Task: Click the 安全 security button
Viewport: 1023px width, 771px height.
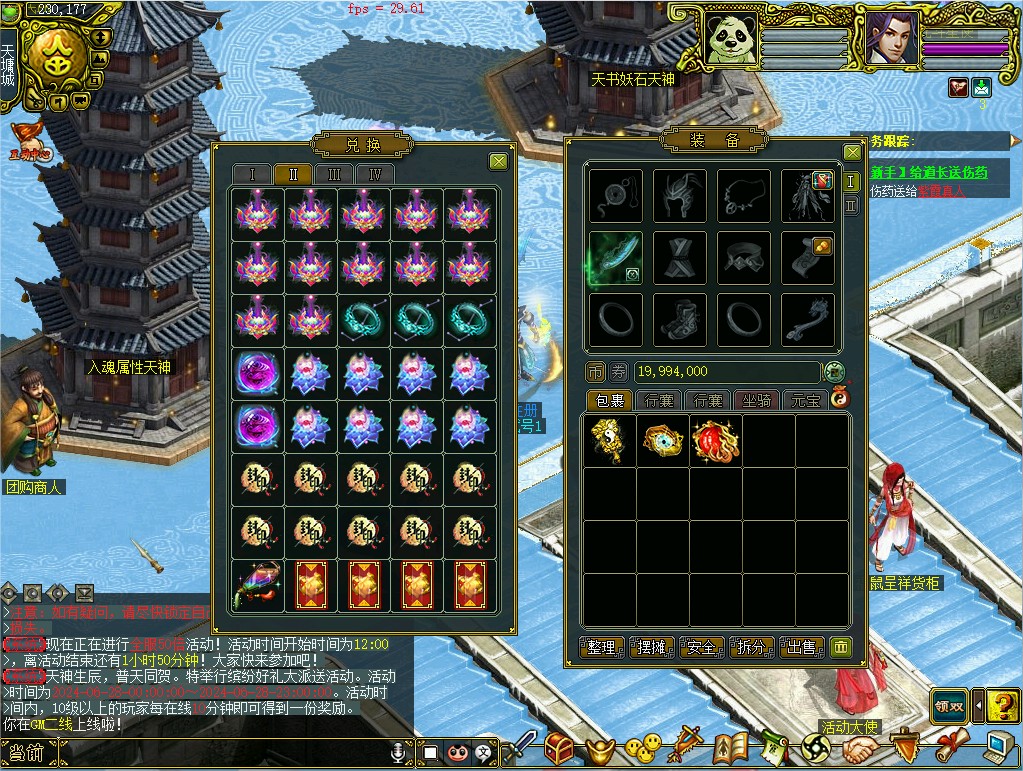Action: [702, 647]
